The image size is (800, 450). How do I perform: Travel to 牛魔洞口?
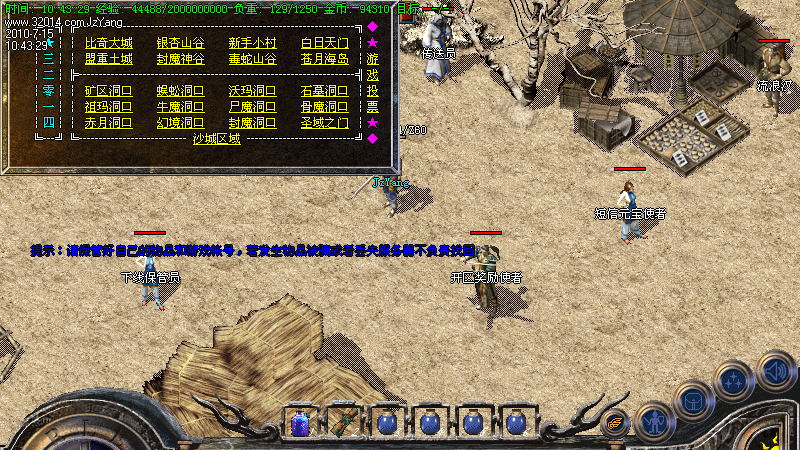pyautogui.click(x=180, y=107)
